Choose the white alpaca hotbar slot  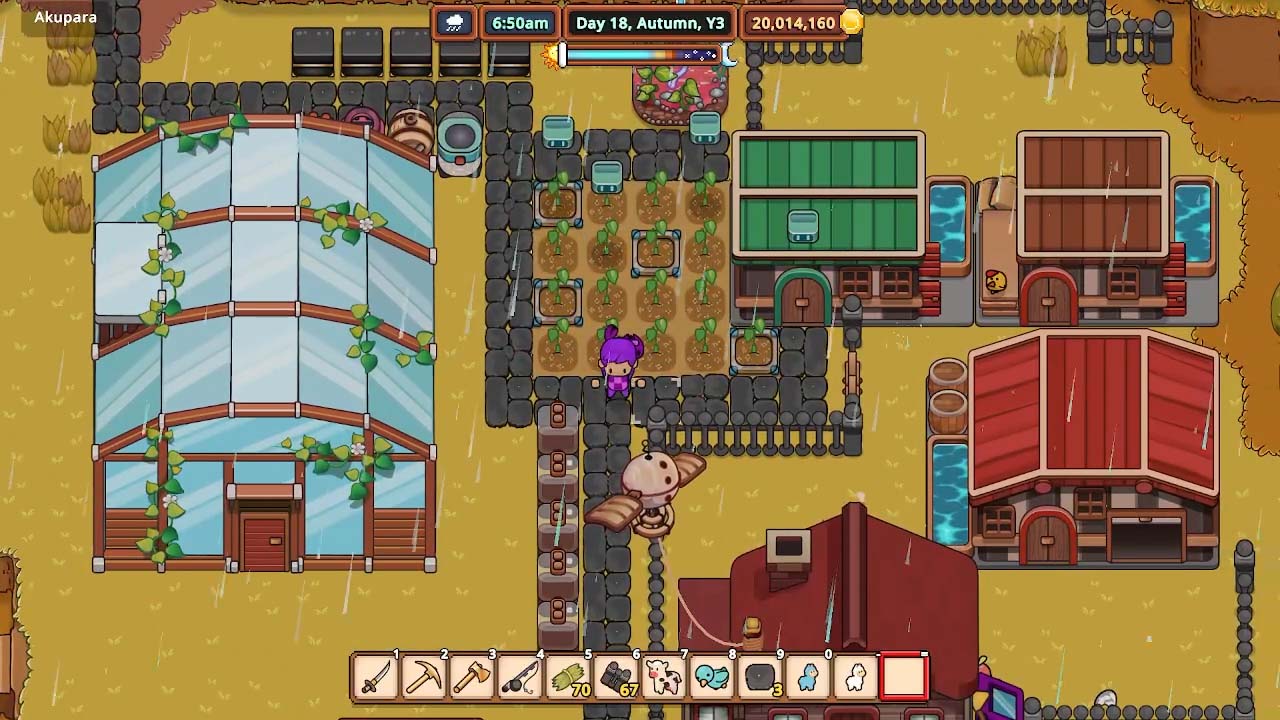856,677
